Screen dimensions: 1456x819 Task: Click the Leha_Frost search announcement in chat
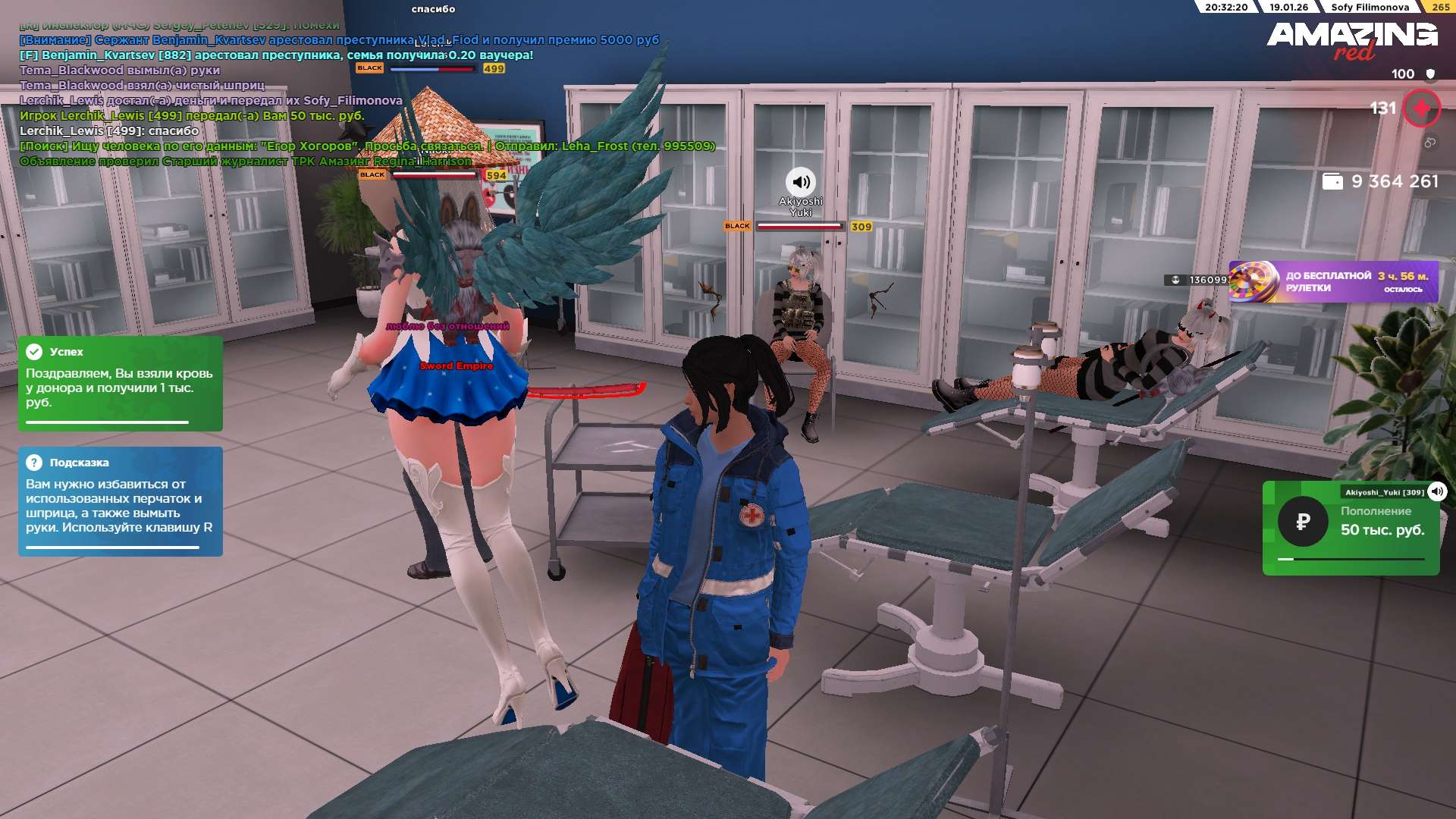tap(367, 146)
